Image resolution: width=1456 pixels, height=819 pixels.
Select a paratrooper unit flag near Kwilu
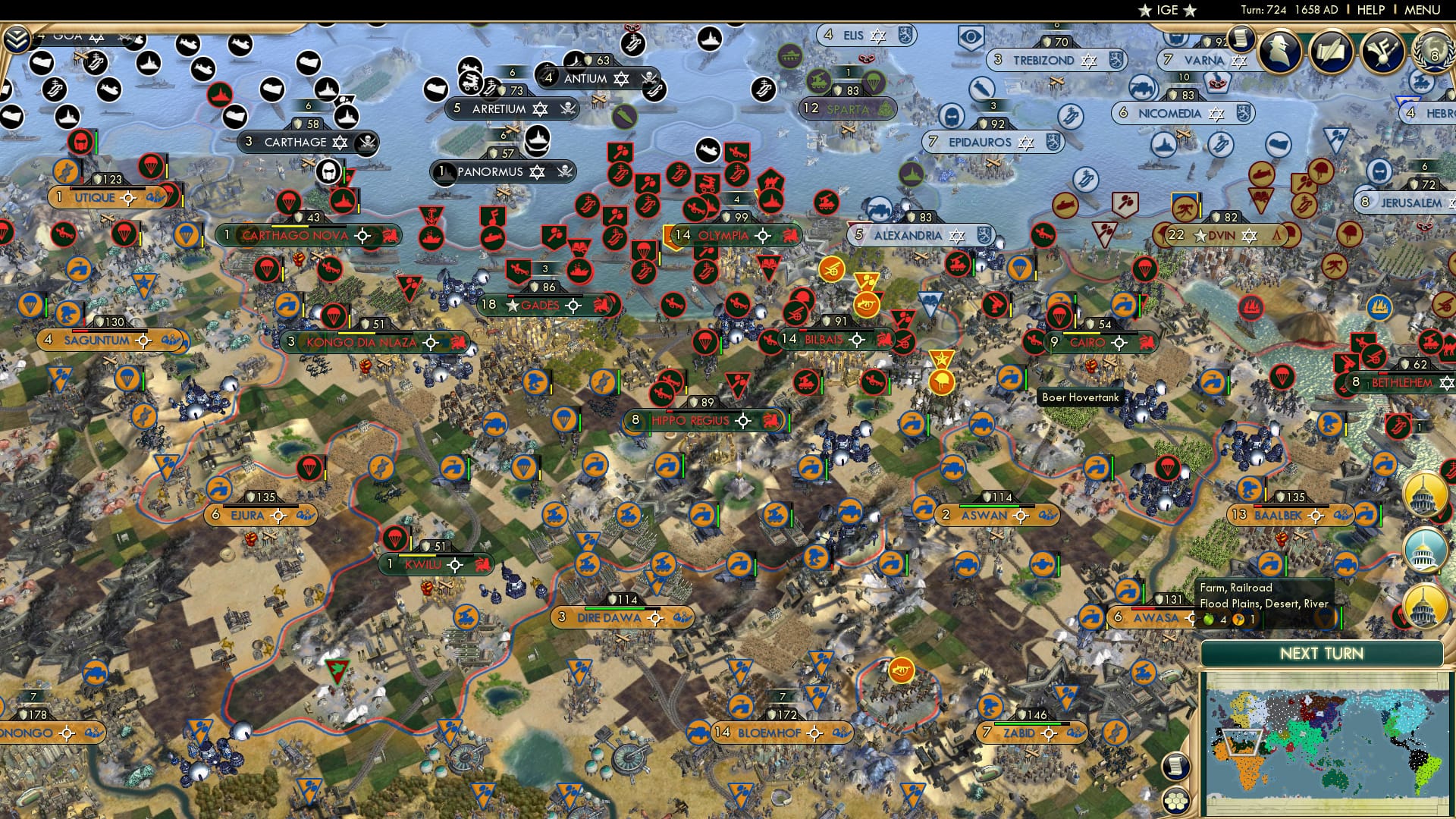point(395,538)
